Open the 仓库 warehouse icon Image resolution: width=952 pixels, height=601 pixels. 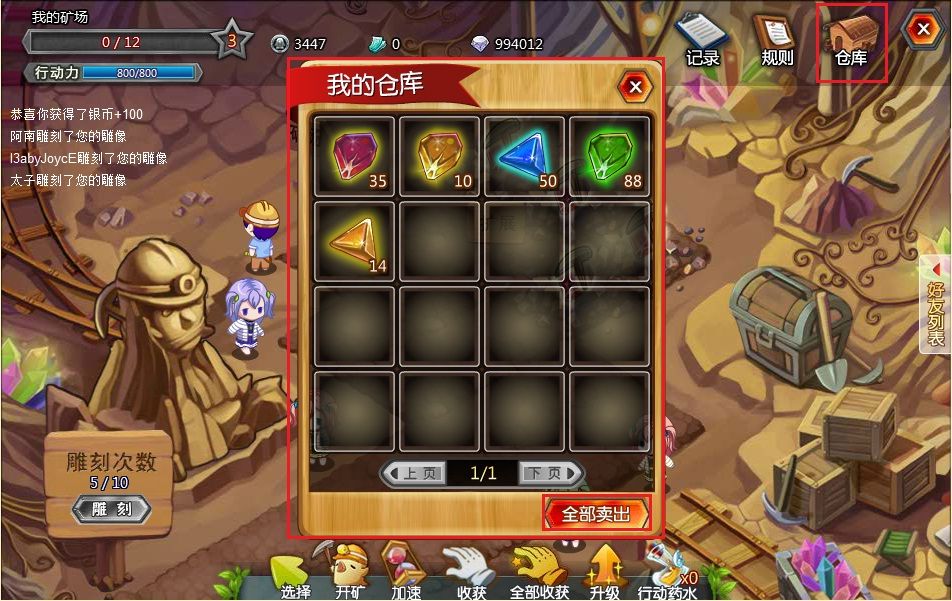[851, 43]
